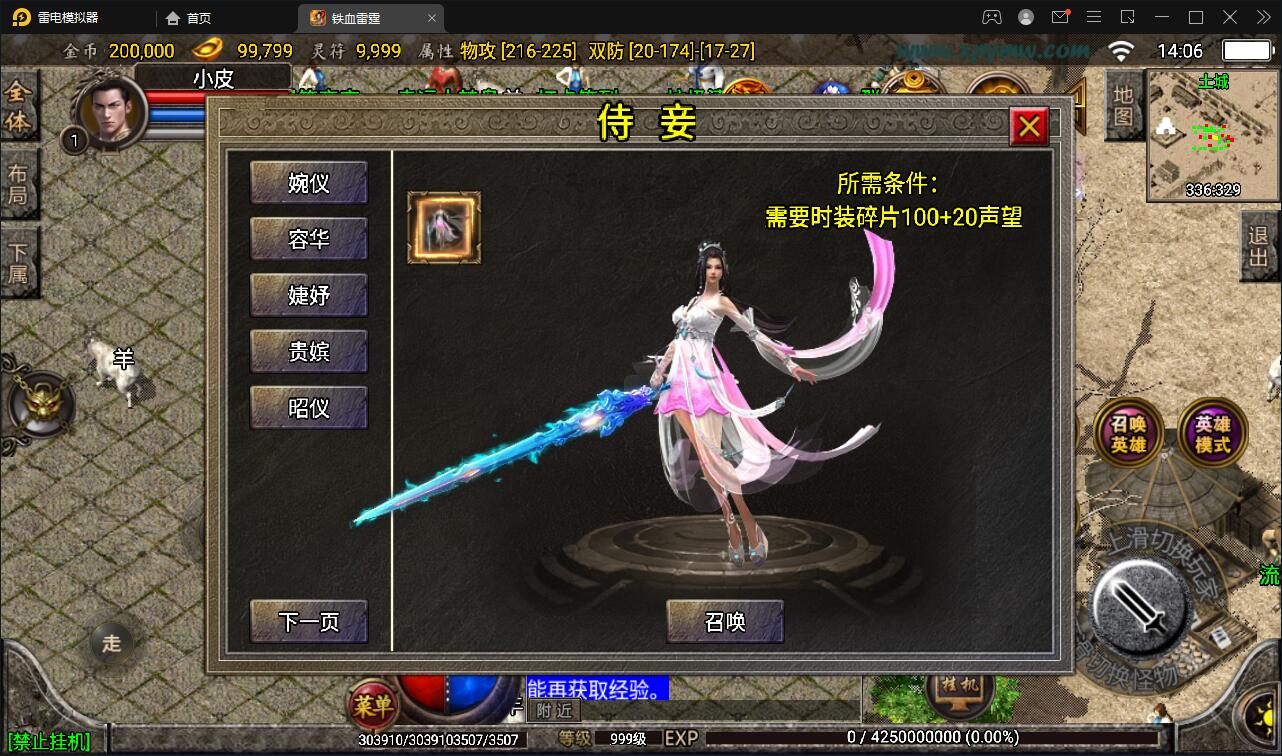
Task: Click the EXP progress bar
Action: (860, 737)
